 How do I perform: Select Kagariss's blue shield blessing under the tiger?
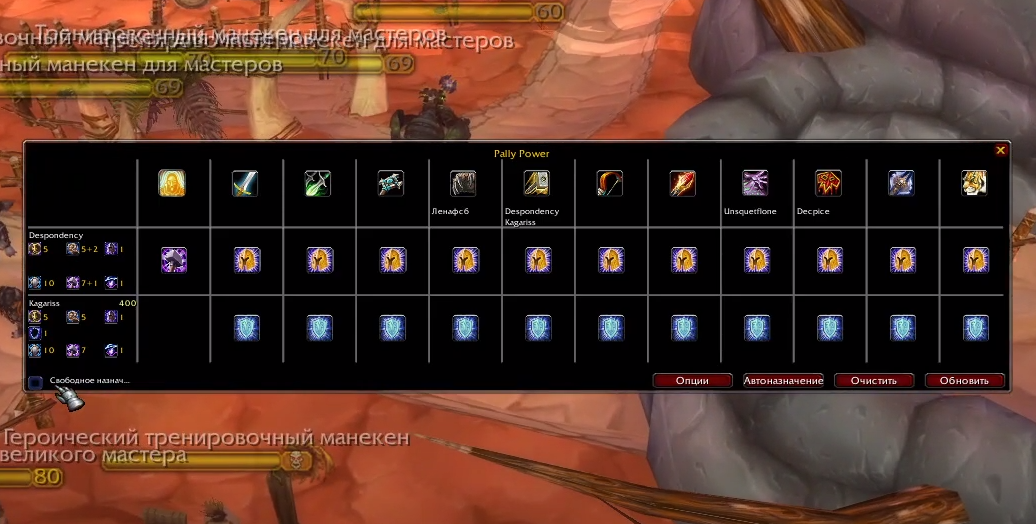tap(976, 327)
